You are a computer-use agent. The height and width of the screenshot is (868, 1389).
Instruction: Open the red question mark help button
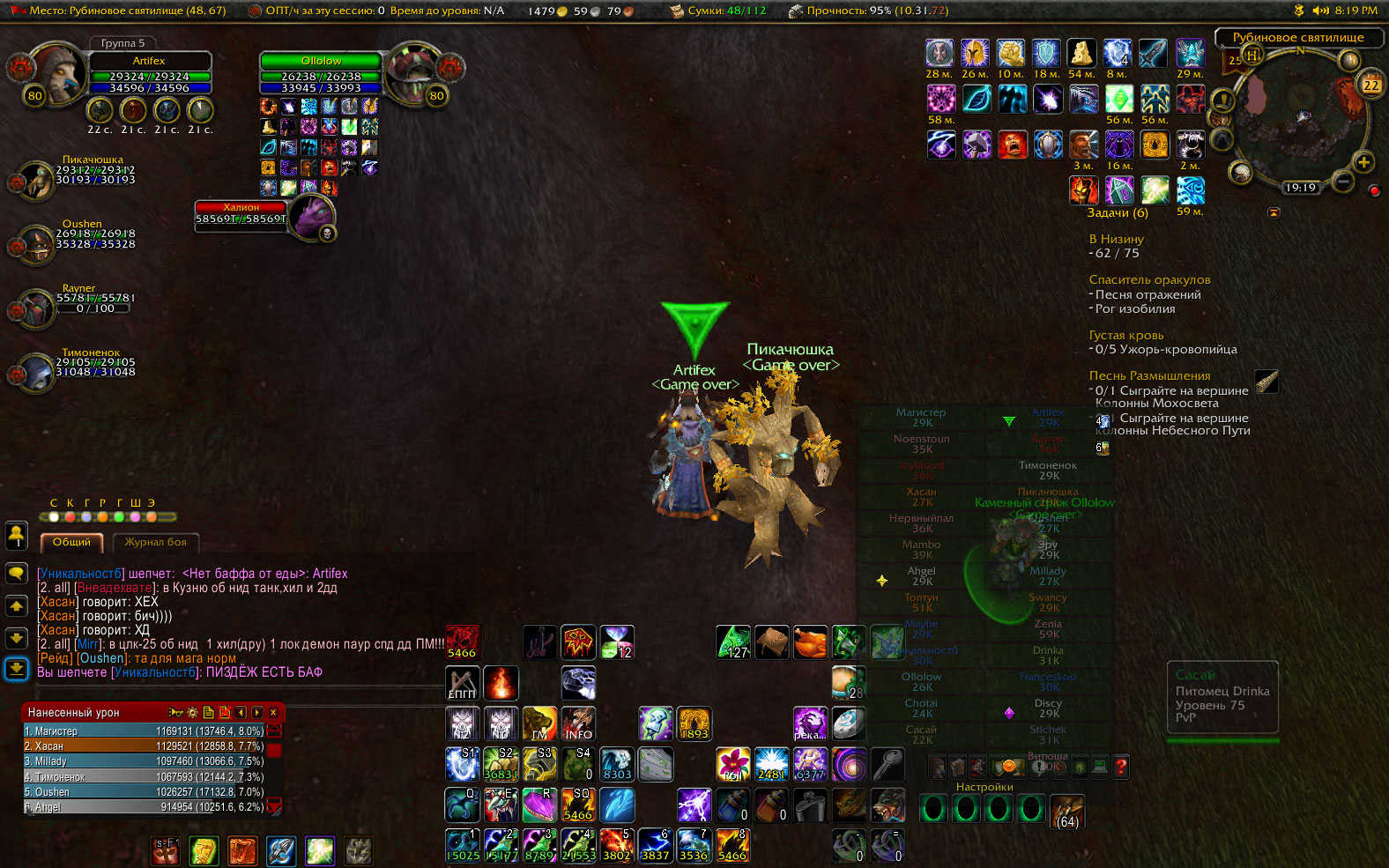[1120, 767]
